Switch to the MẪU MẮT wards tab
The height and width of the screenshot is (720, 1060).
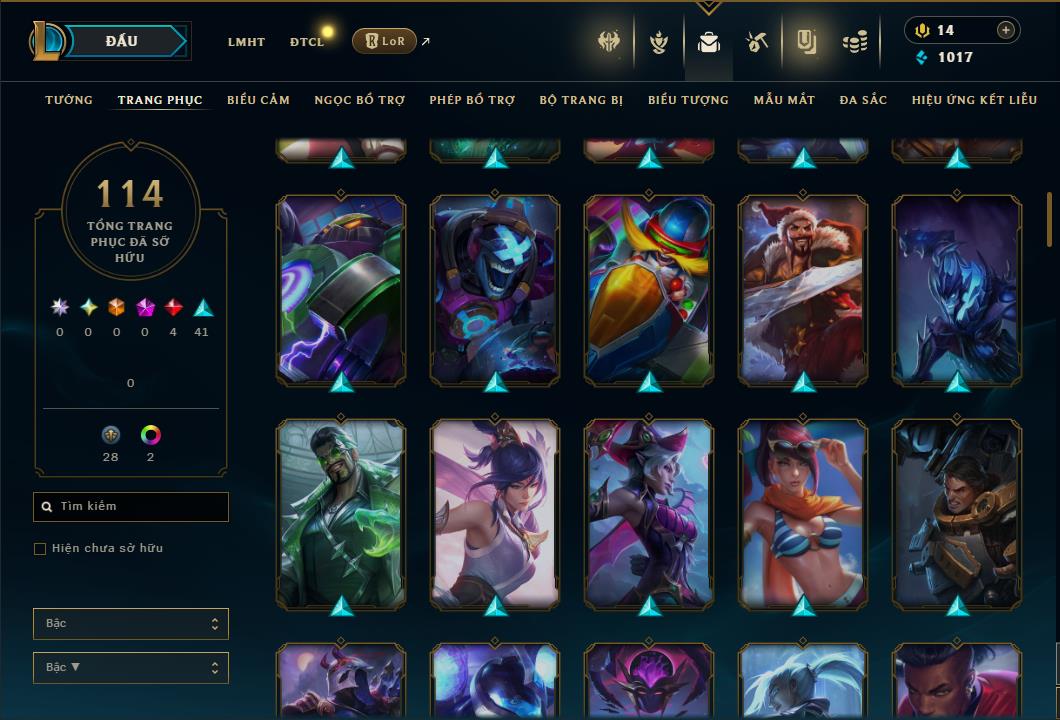tap(784, 100)
